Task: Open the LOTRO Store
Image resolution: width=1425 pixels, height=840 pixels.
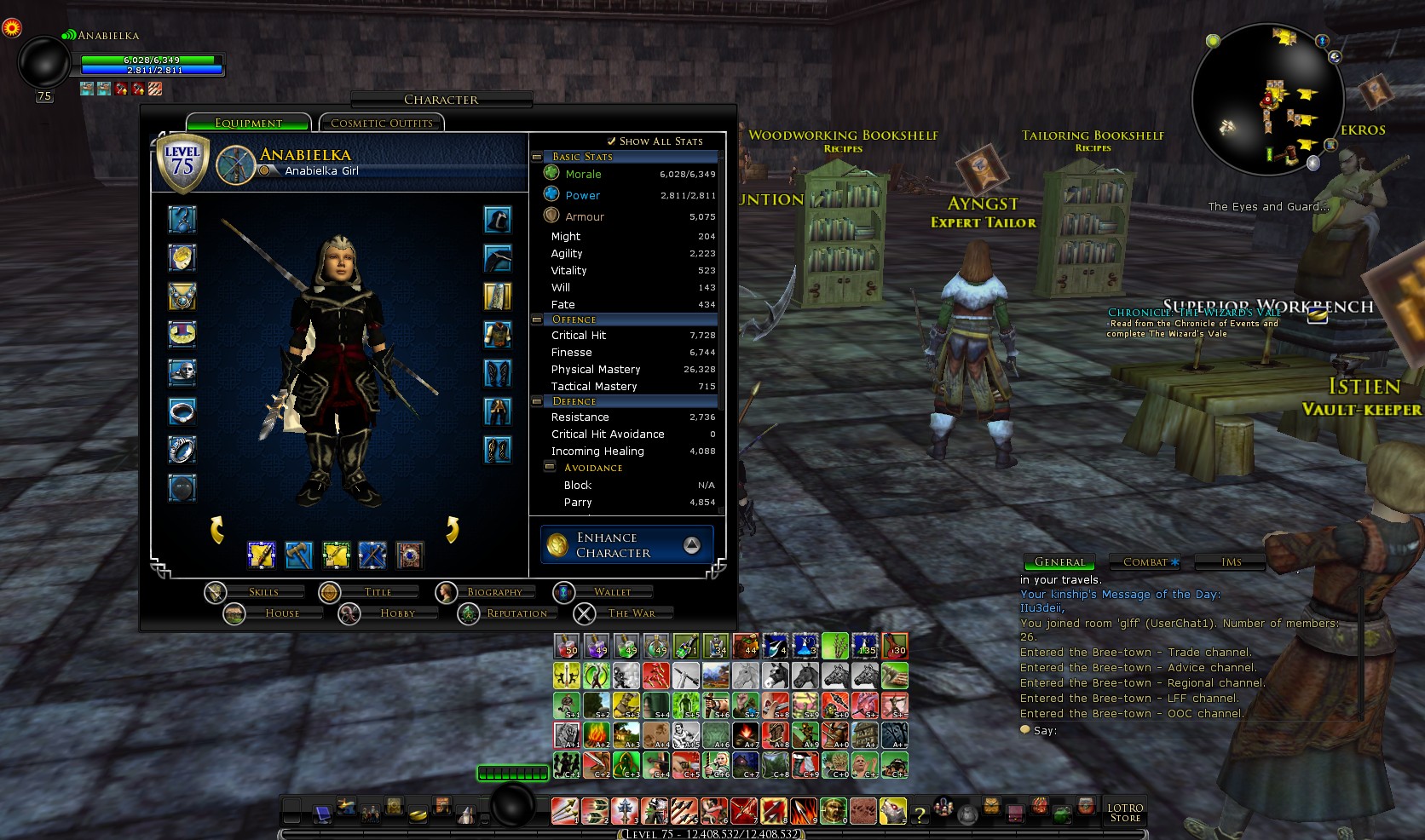Action: click(x=1125, y=813)
